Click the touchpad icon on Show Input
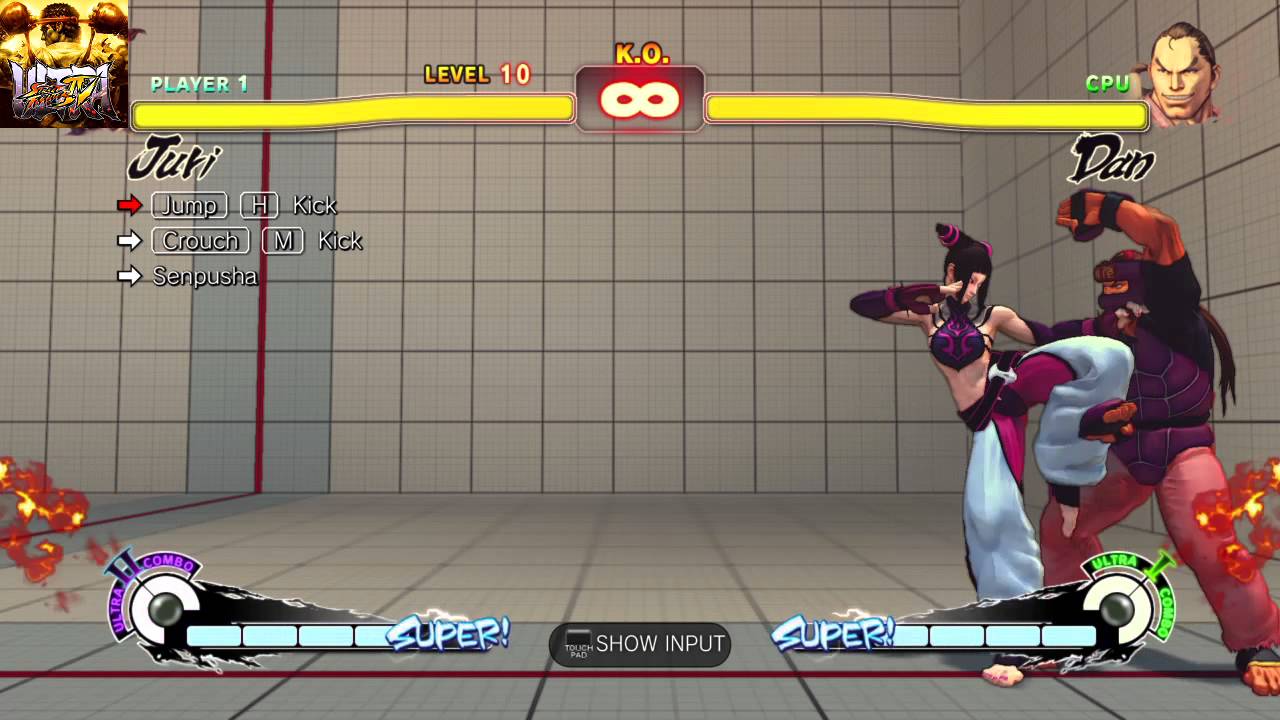 point(578,644)
